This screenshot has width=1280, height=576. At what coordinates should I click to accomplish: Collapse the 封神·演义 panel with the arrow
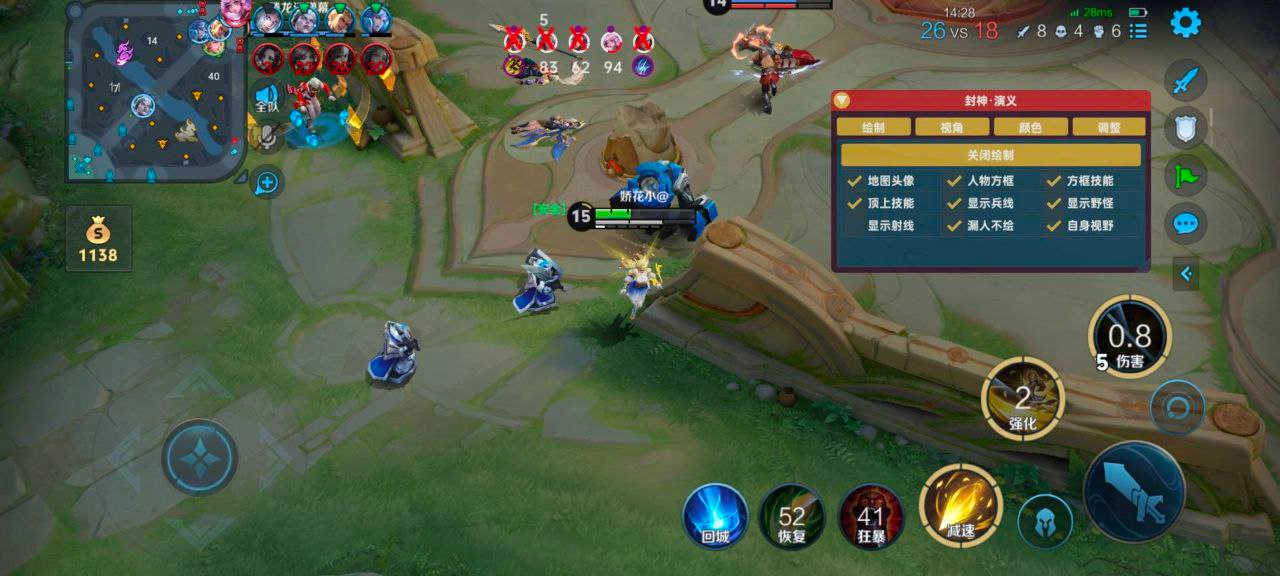point(842,101)
